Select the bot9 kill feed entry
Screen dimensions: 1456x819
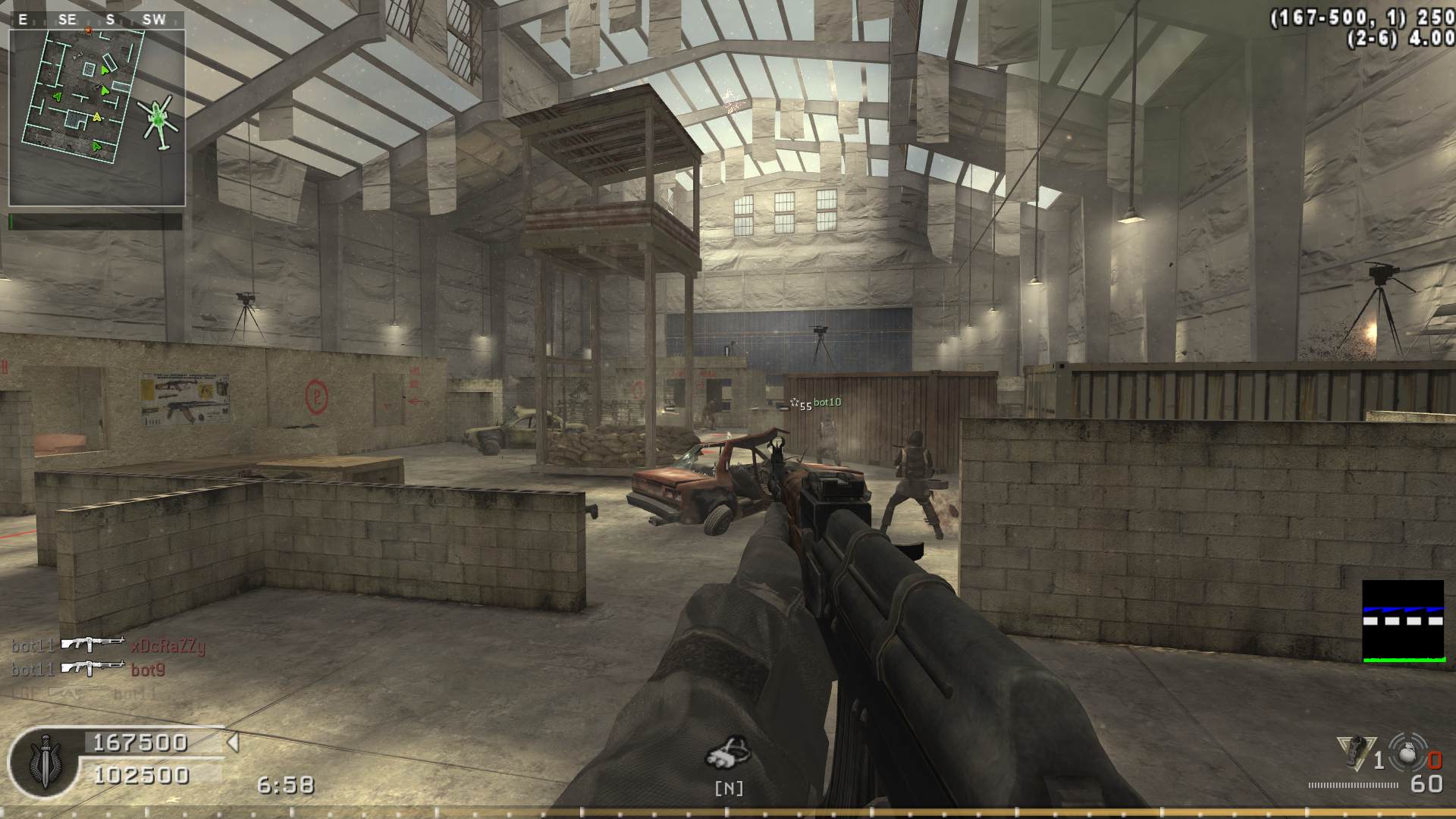click(x=89, y=670)
